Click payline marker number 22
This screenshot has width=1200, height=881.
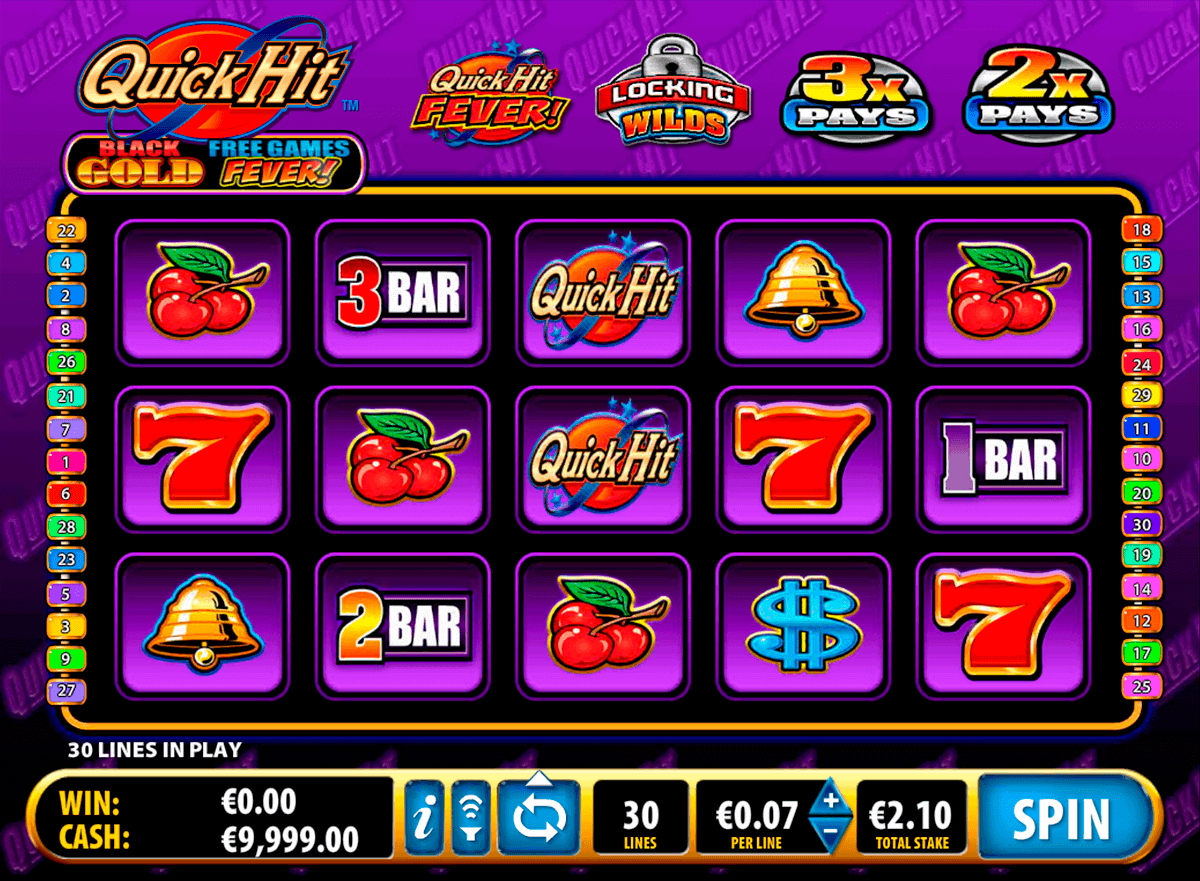point(67,230)
